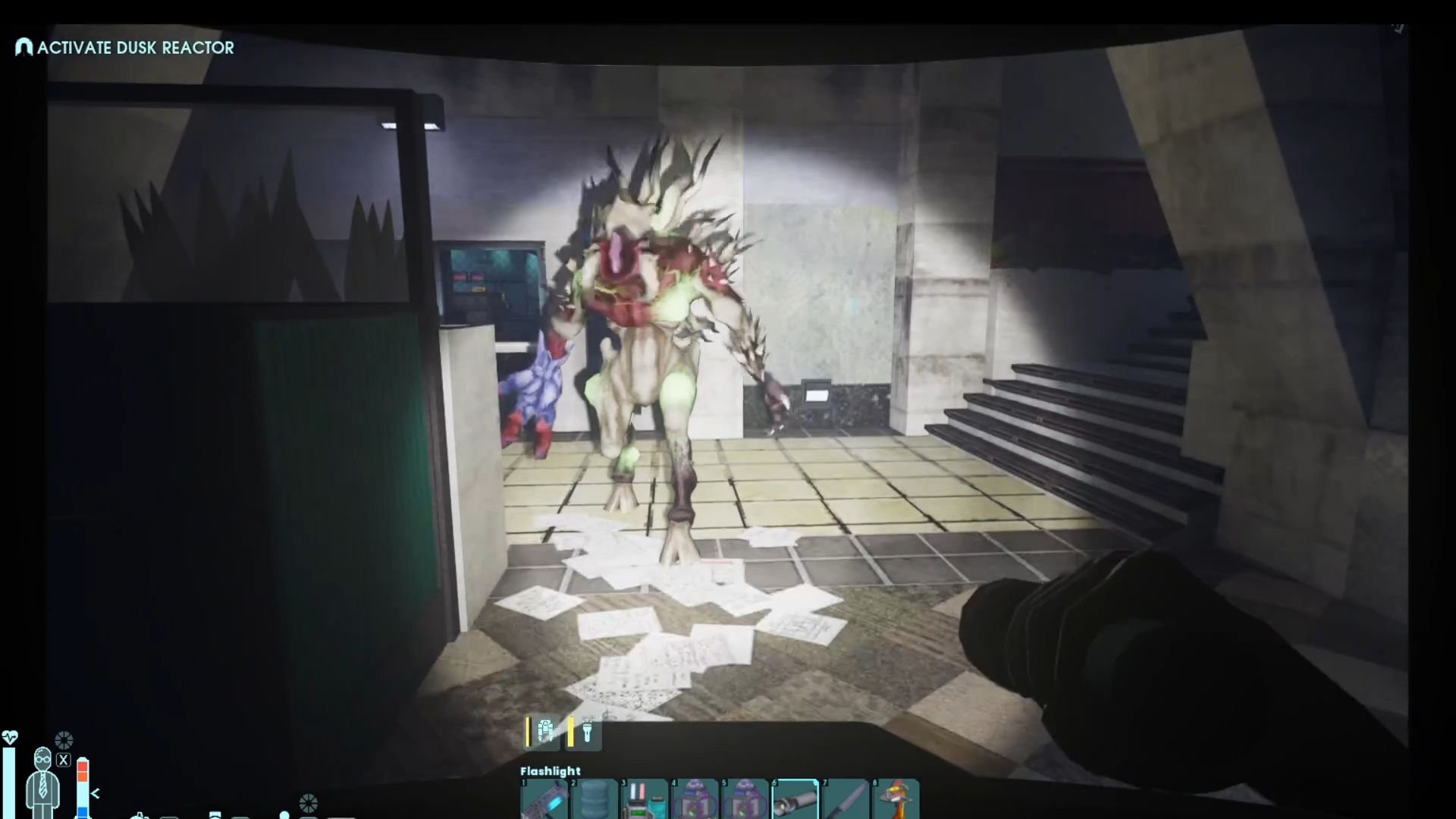Select hotbar slot 5 purple backpack item
Viewport: 1456px width, 819px height.
745,800
